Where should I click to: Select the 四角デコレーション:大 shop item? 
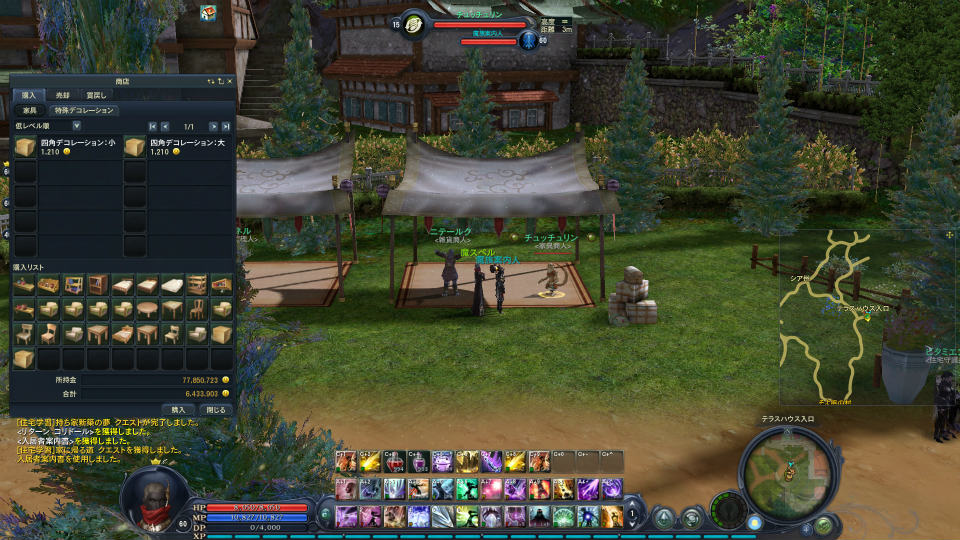point(135,148)
